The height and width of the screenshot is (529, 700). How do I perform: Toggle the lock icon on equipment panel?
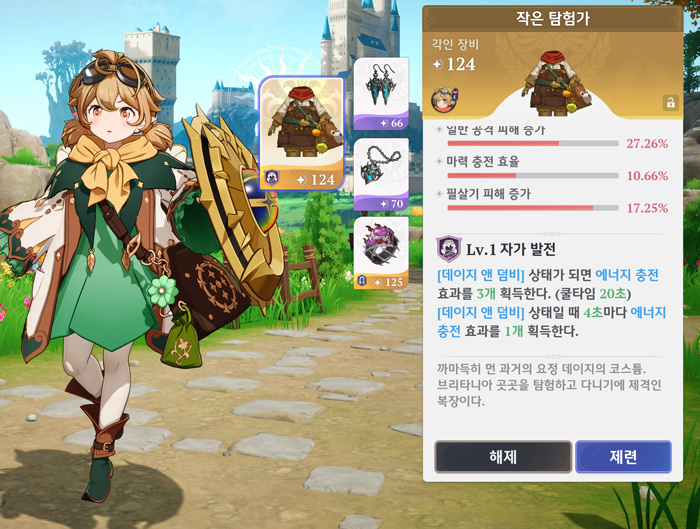[670, 102]
